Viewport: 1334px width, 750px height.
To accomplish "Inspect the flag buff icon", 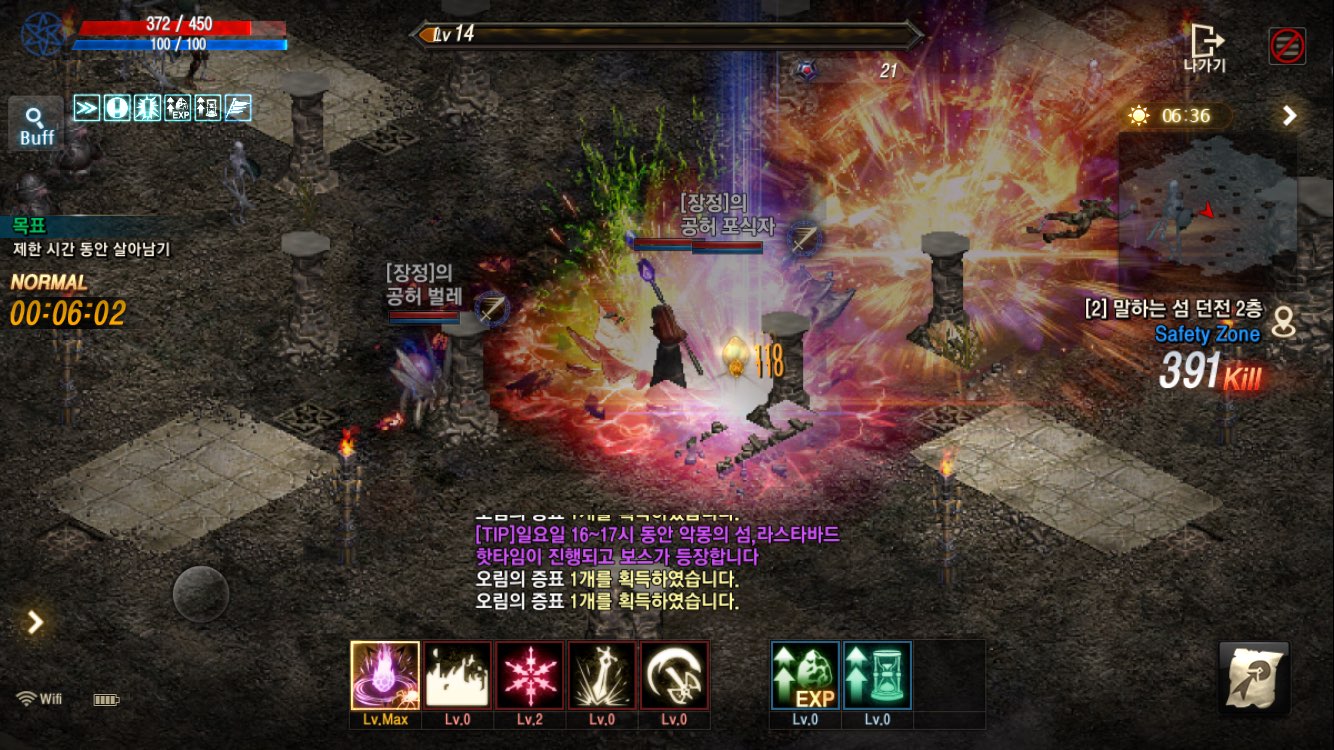I will pyautogui.click(x=238, y=107).
